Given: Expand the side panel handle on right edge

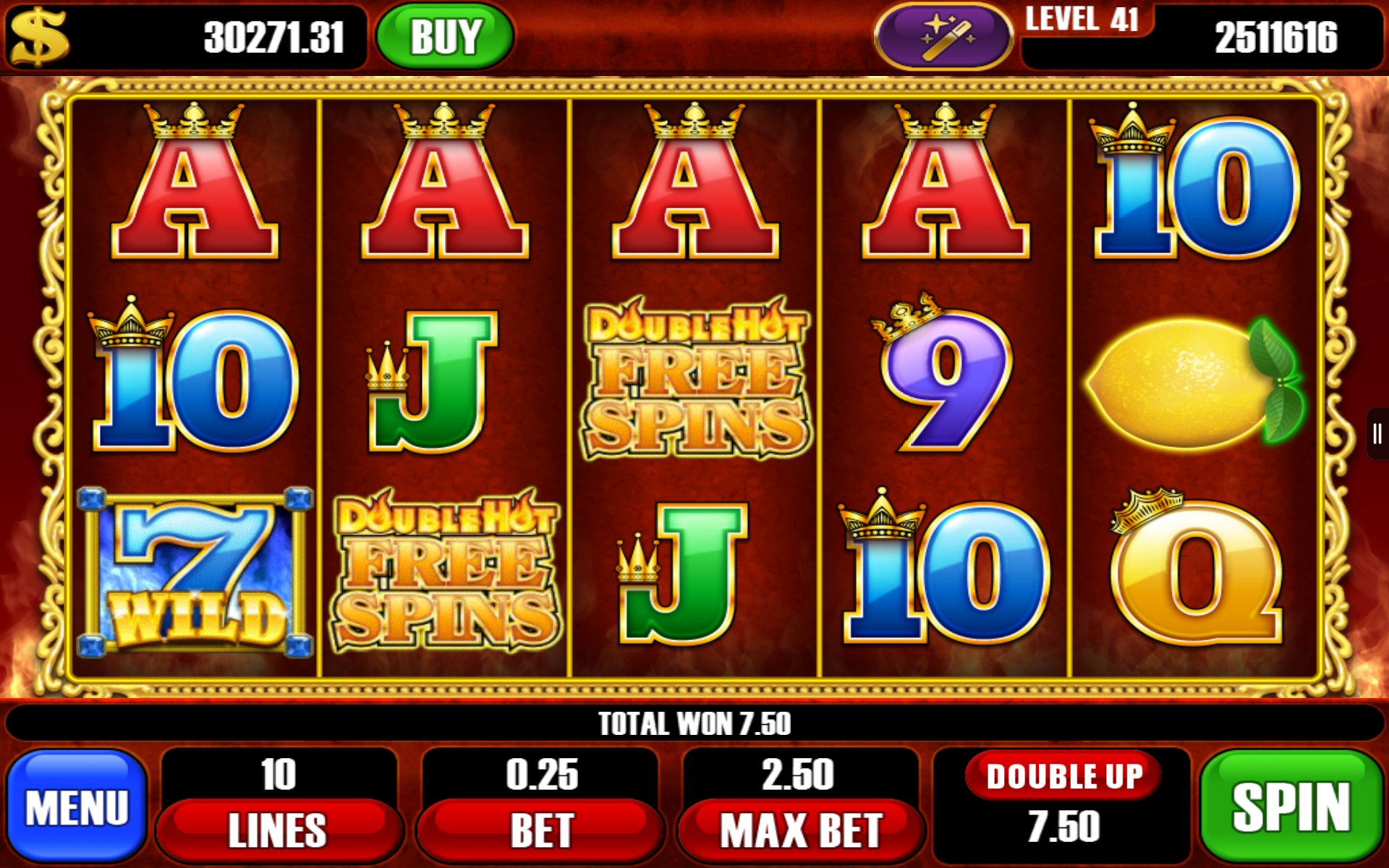Looking at the screenshot, I should click(1378, 434).
